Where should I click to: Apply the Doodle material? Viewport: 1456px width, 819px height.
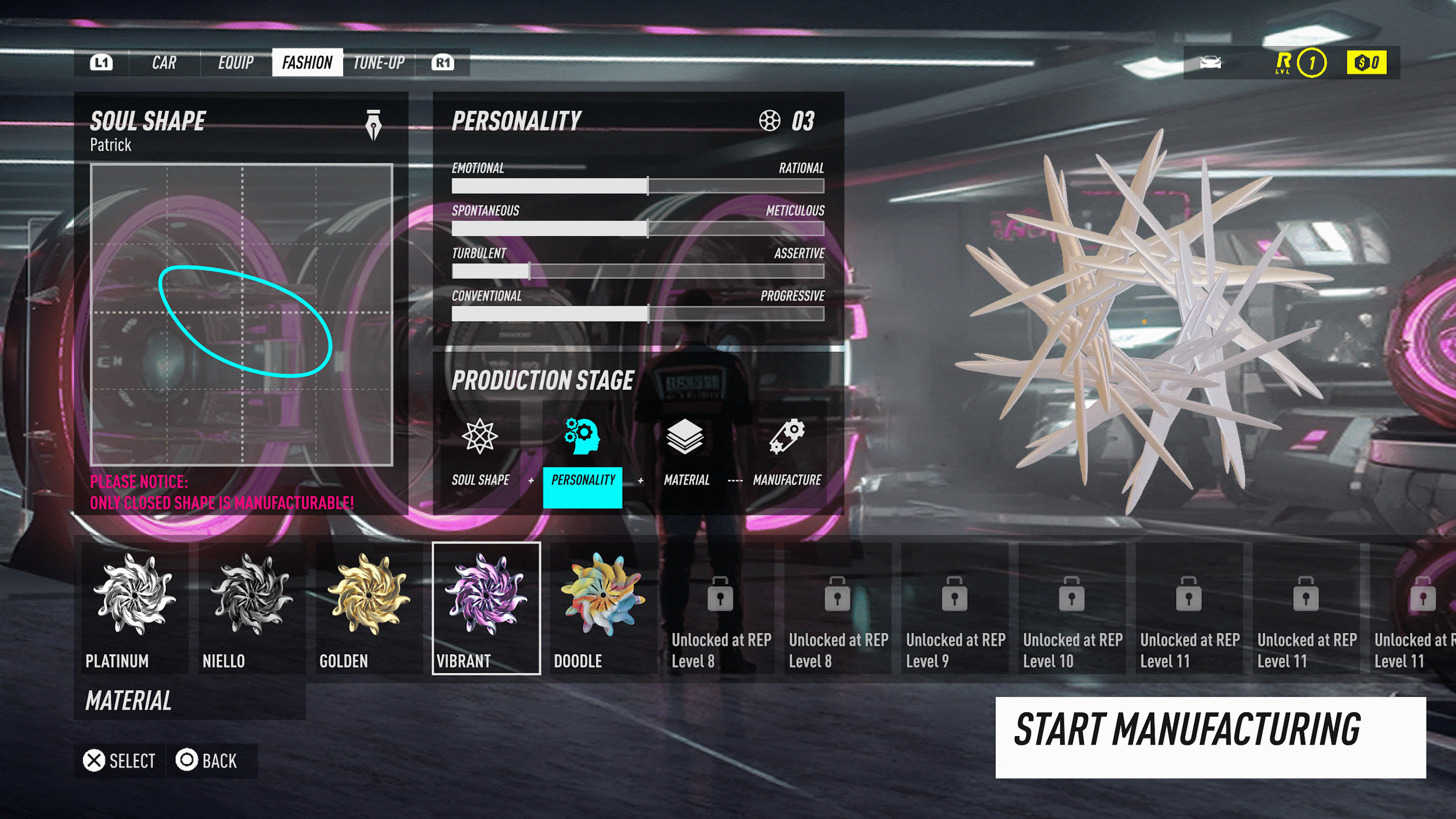603,608
